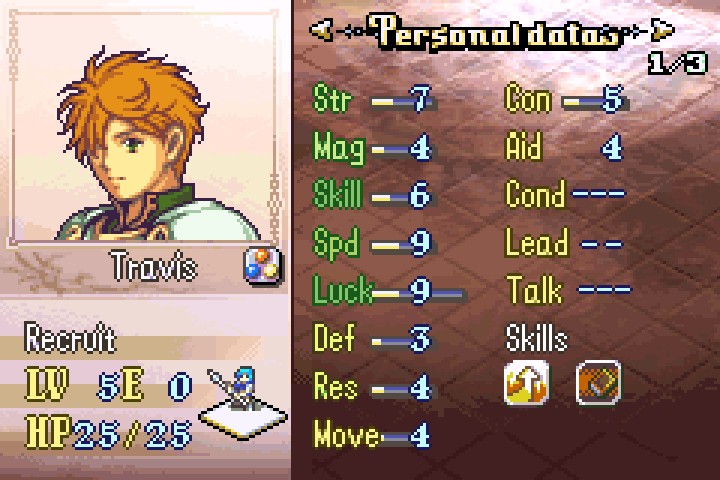Choose the Res stat row

372,386
